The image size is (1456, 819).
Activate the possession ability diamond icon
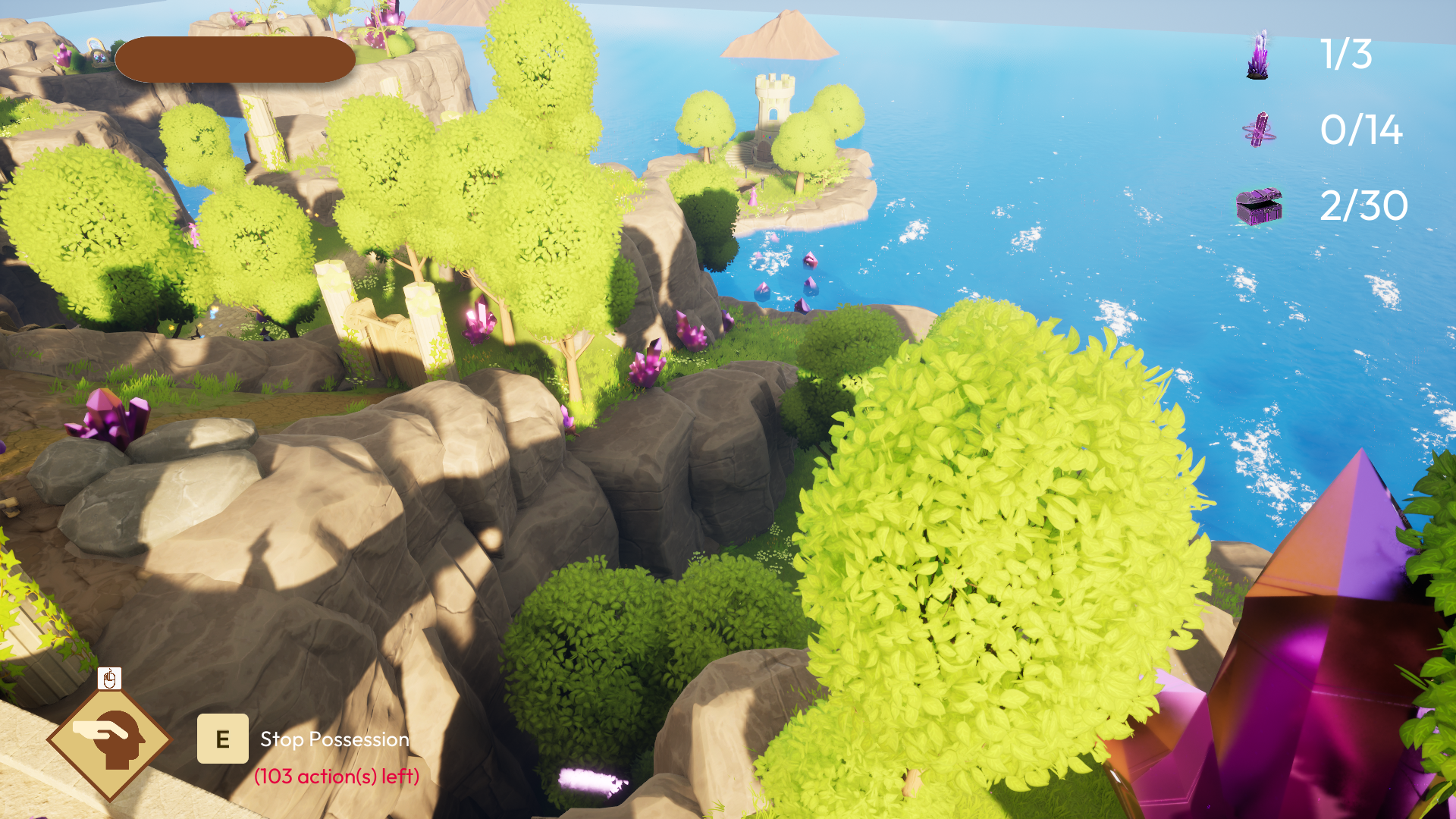point(110,739)
